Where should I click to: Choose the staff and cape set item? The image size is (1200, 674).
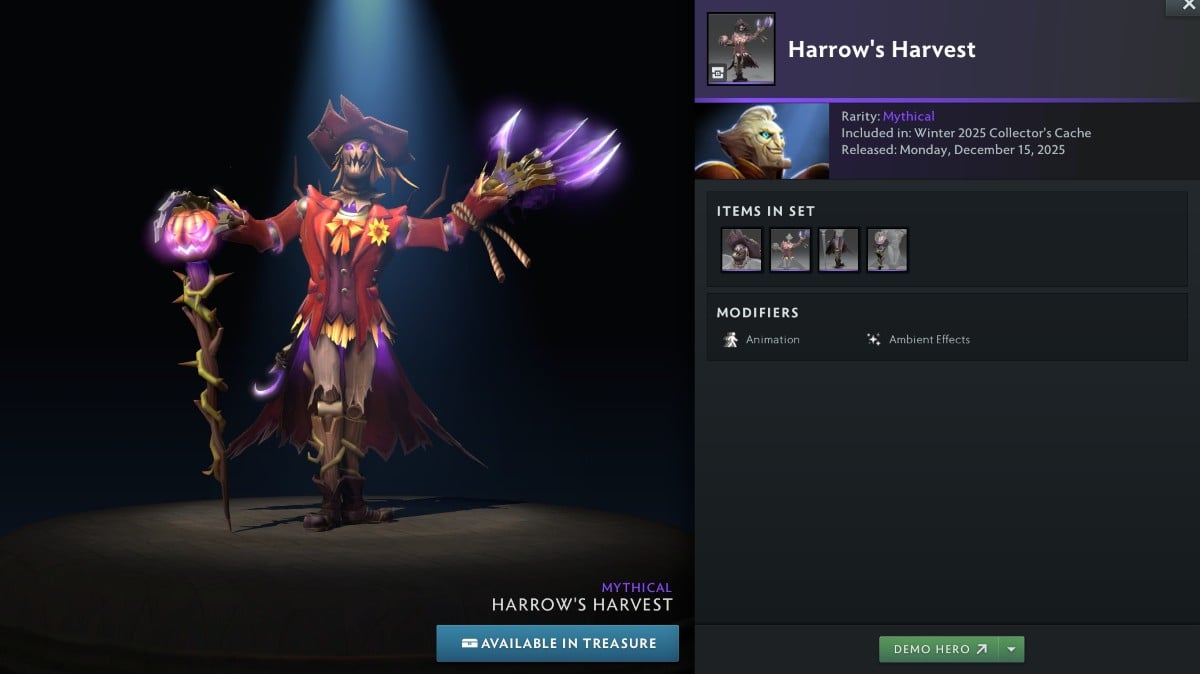[x=839, y=249]
